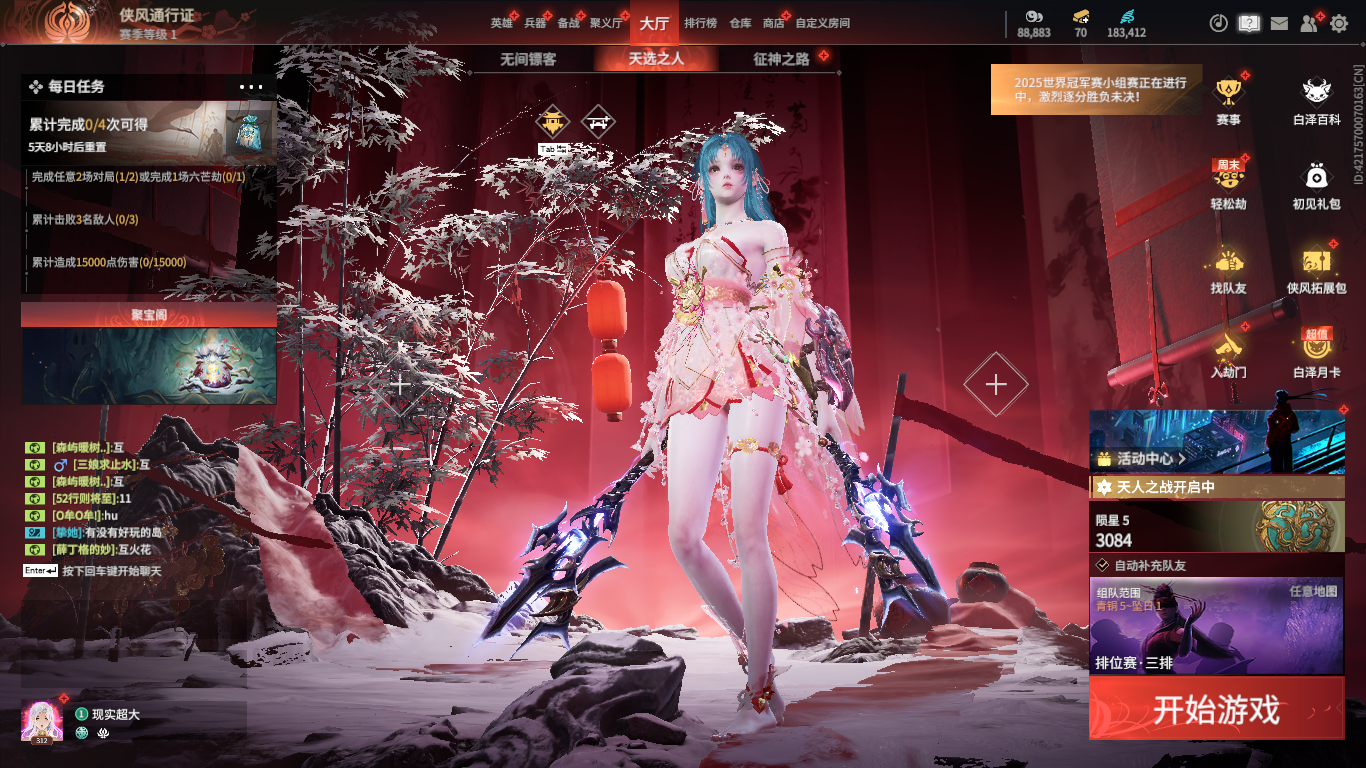The height and width of the screenshot is (768, 1366).
Task: Open the 英雄 heroes menu
Action: 501,23
